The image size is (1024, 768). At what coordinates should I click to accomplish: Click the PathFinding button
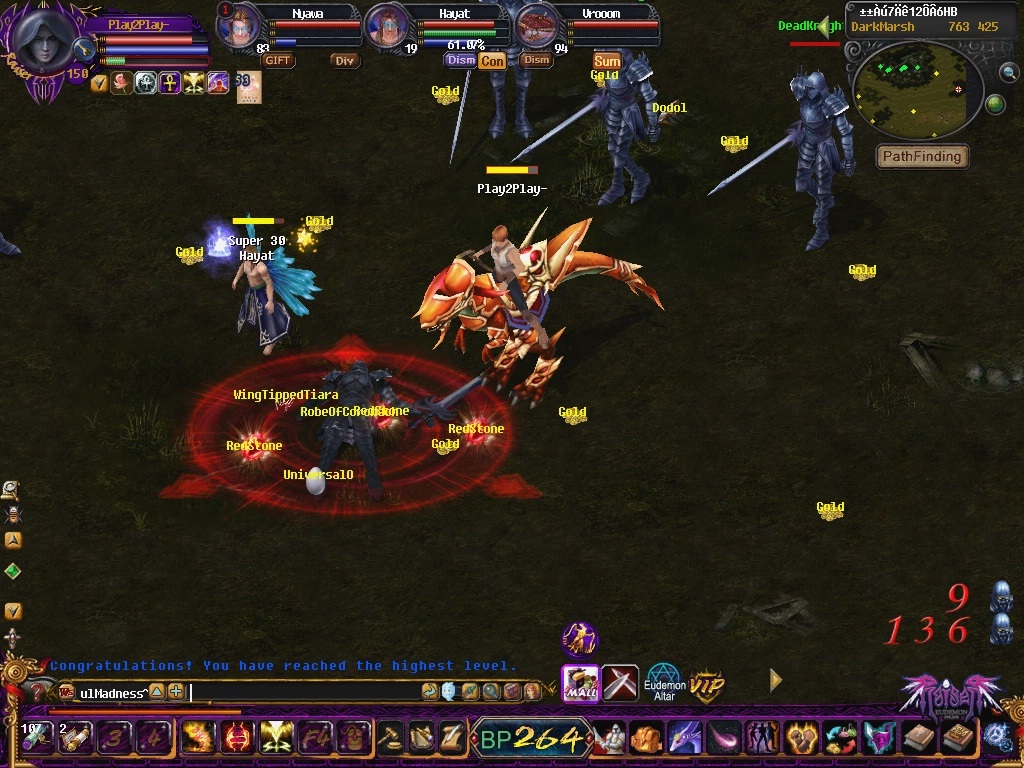[x=921, y=156]
